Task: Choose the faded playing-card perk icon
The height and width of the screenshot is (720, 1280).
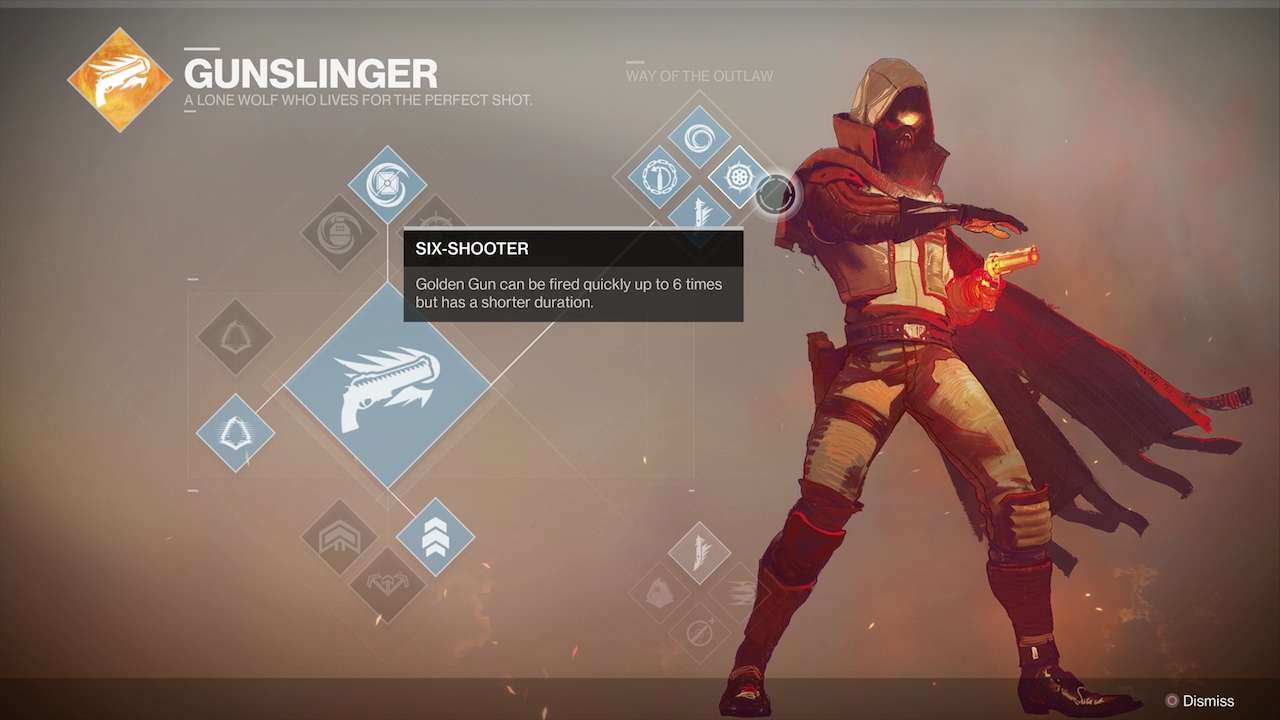Action: (x=661, y=592)
